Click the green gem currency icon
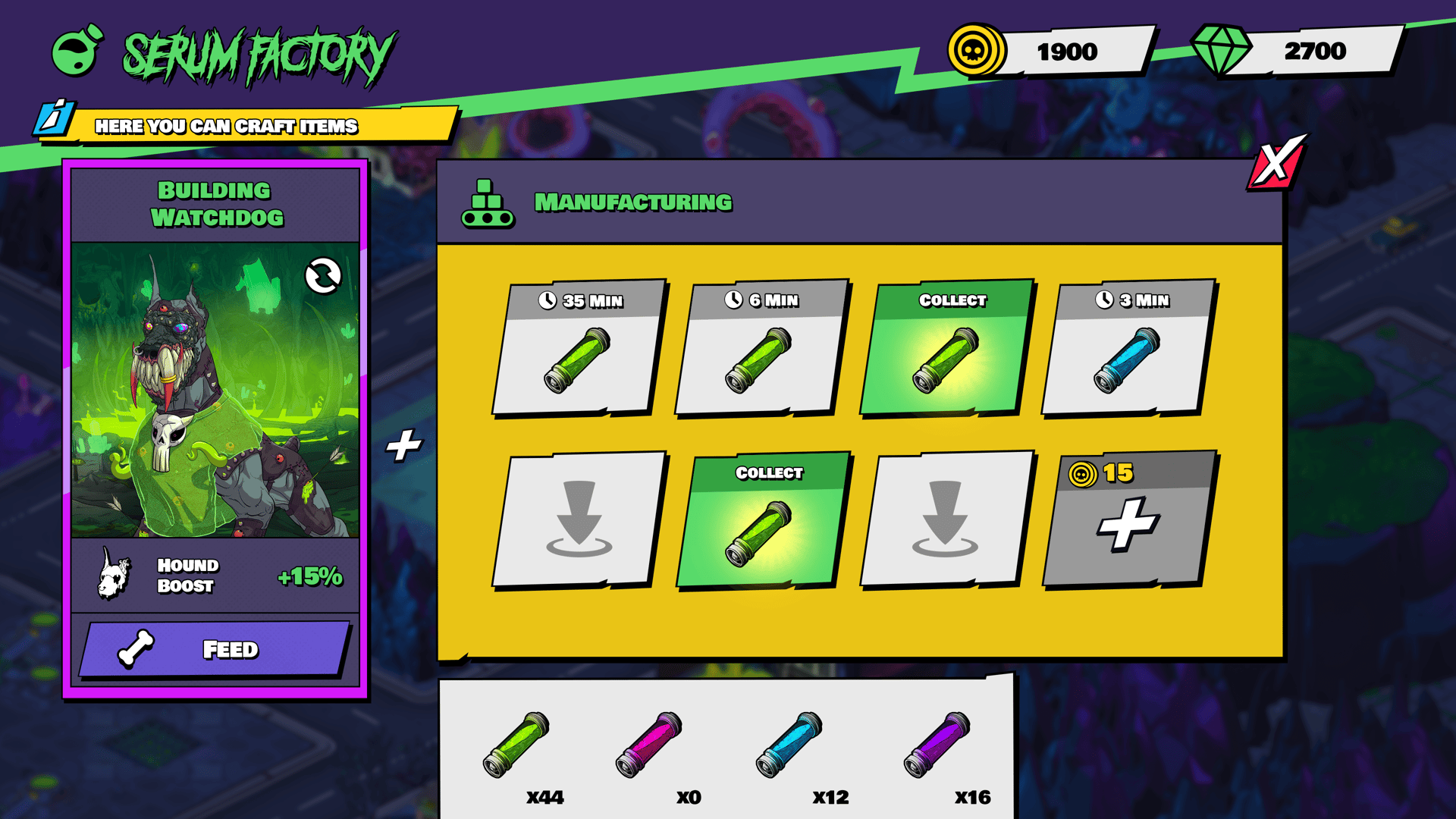Screen dimensions: 1456x819 [1222, 49]
